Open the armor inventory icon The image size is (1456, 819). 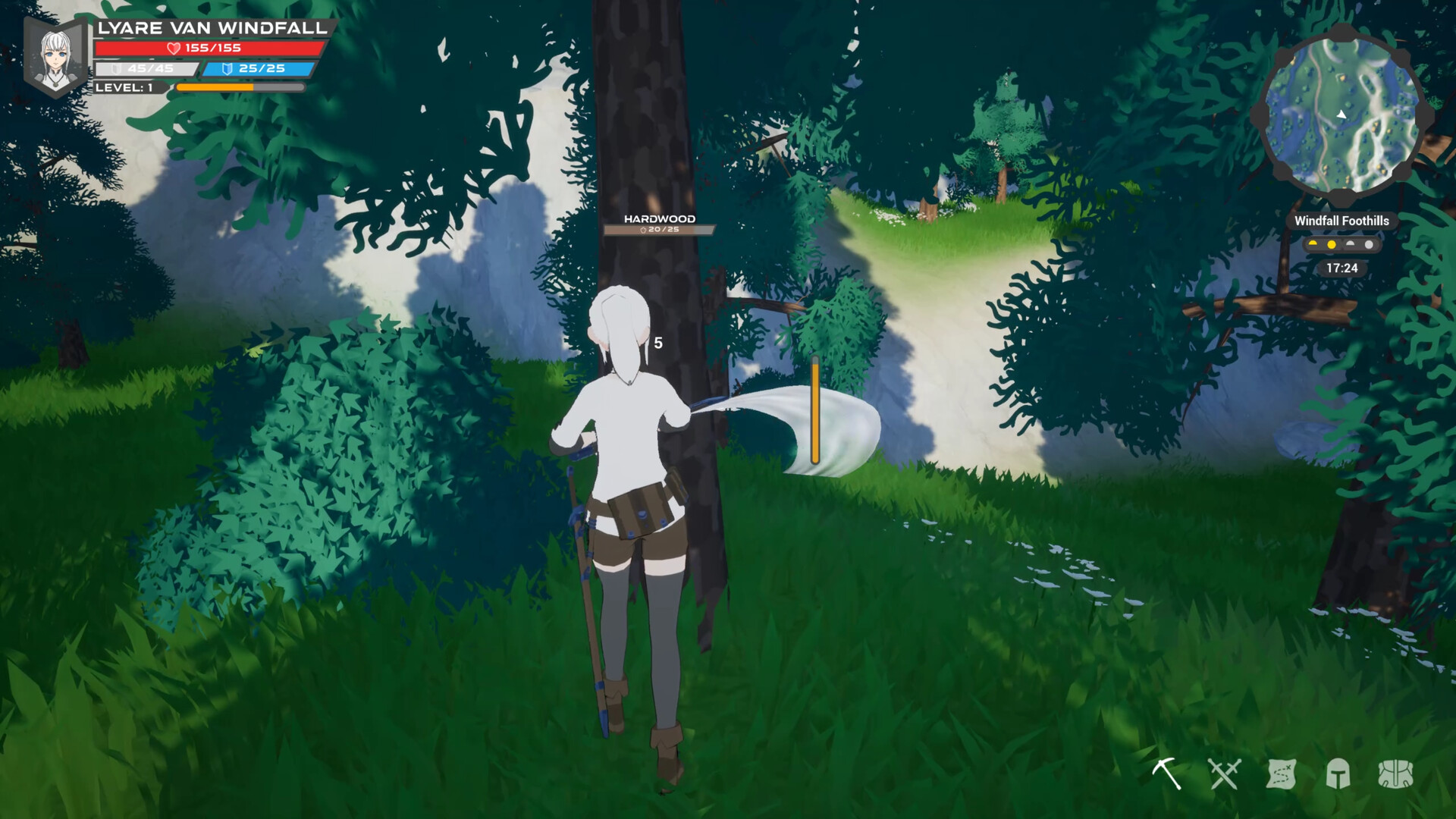1396,774
